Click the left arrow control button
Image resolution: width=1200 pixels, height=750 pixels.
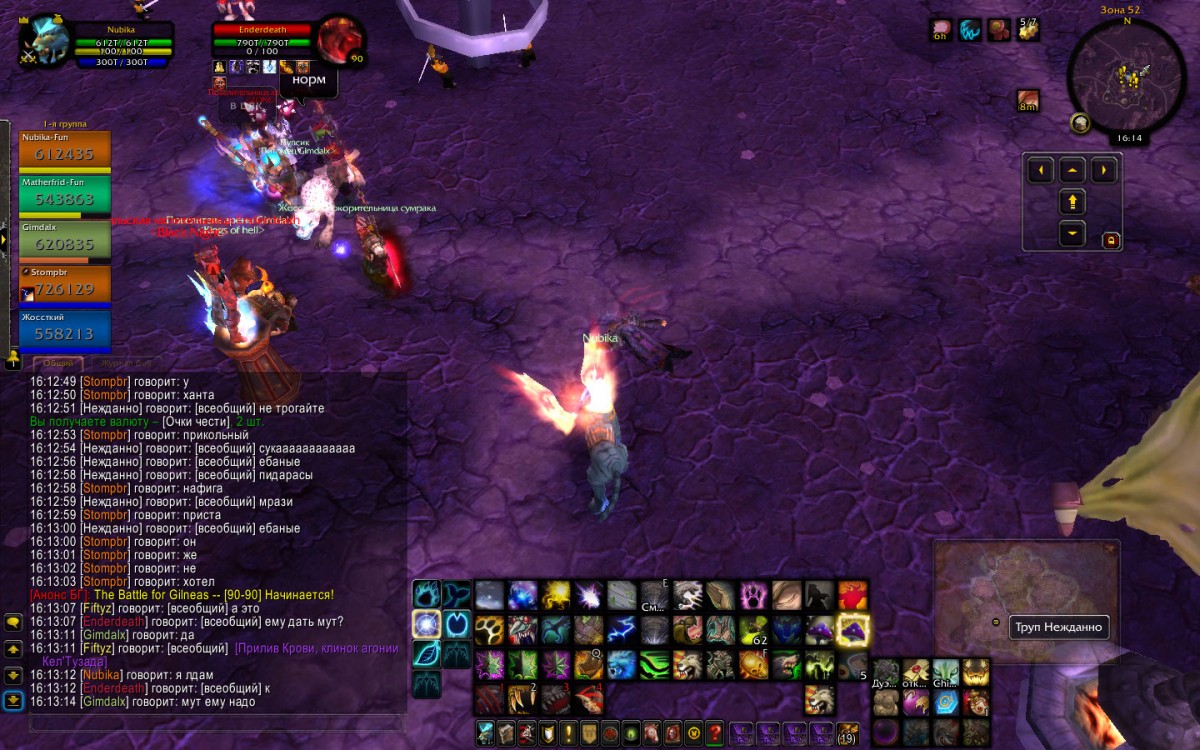pyautogui.click(x=1041, y=170)
